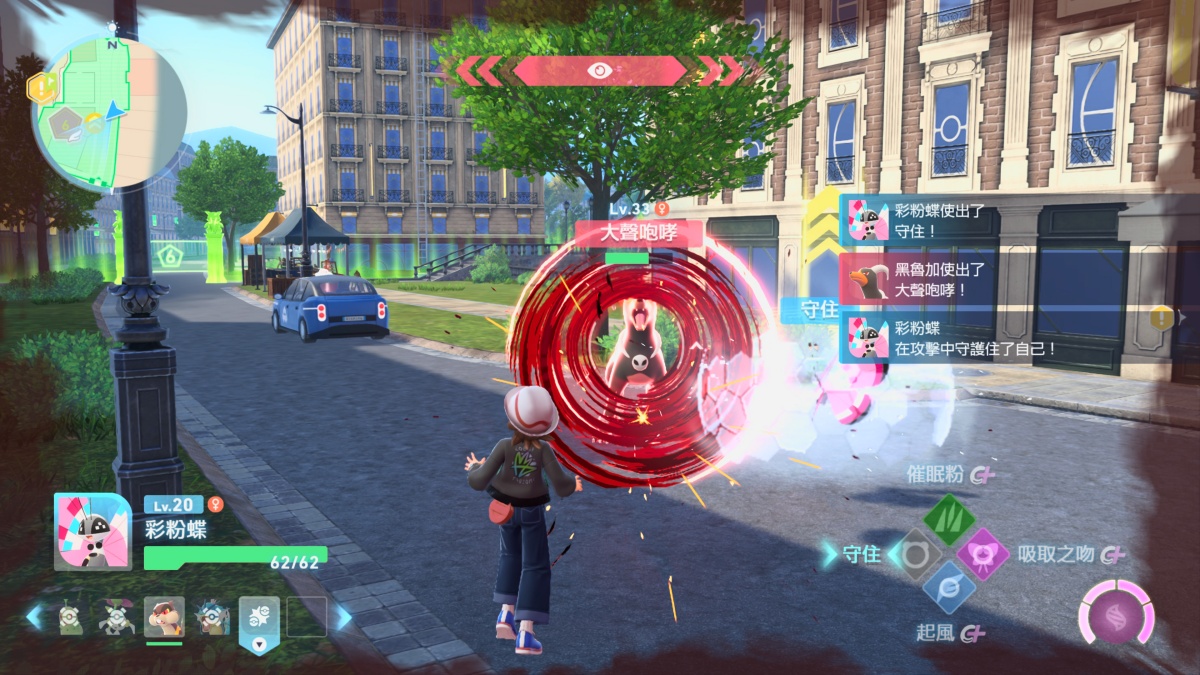This screenshot has width=1200, height=675.
Task: Click the yellow exclamation quest marker on minimap
Action: click(x=43, y=88)
